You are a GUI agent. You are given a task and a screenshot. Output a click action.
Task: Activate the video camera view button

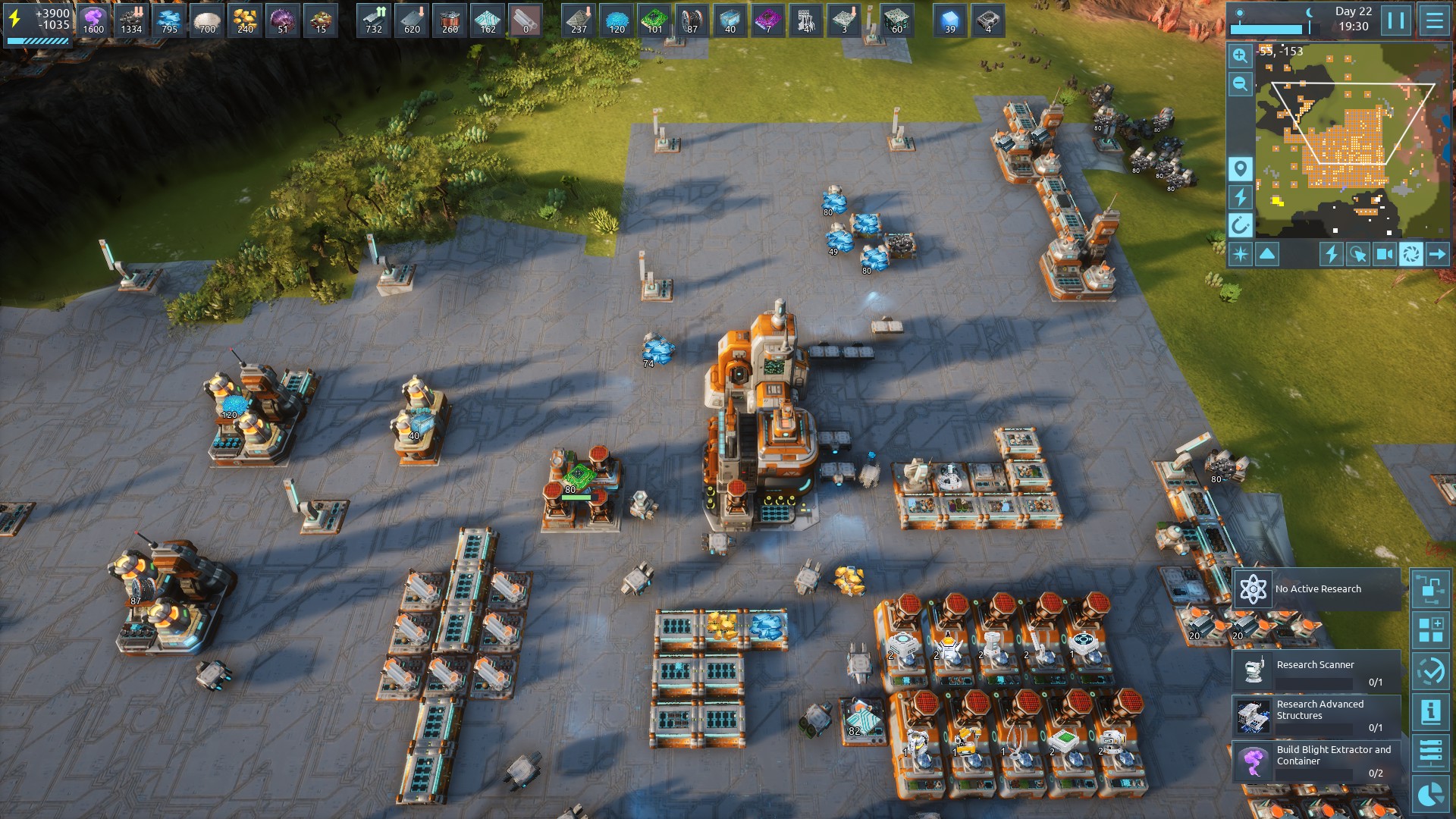tap(1384, 254)
